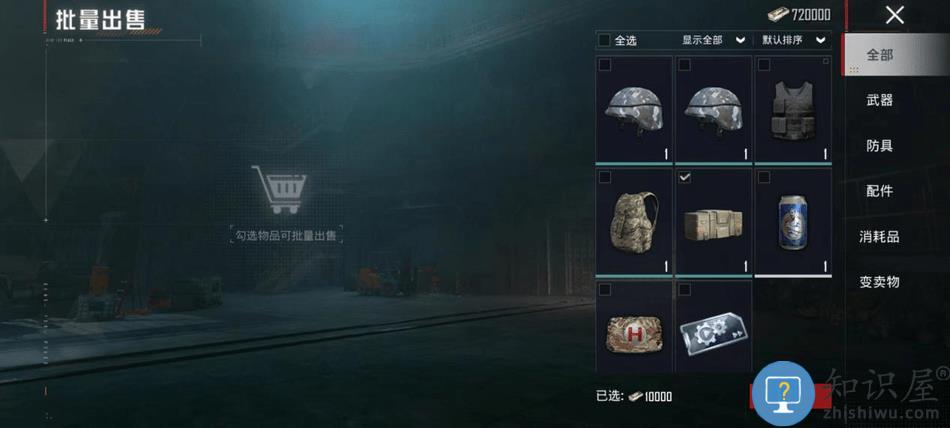Select the black tactical vest item
This screenshot has width=950, height=428.
point(793,109)
